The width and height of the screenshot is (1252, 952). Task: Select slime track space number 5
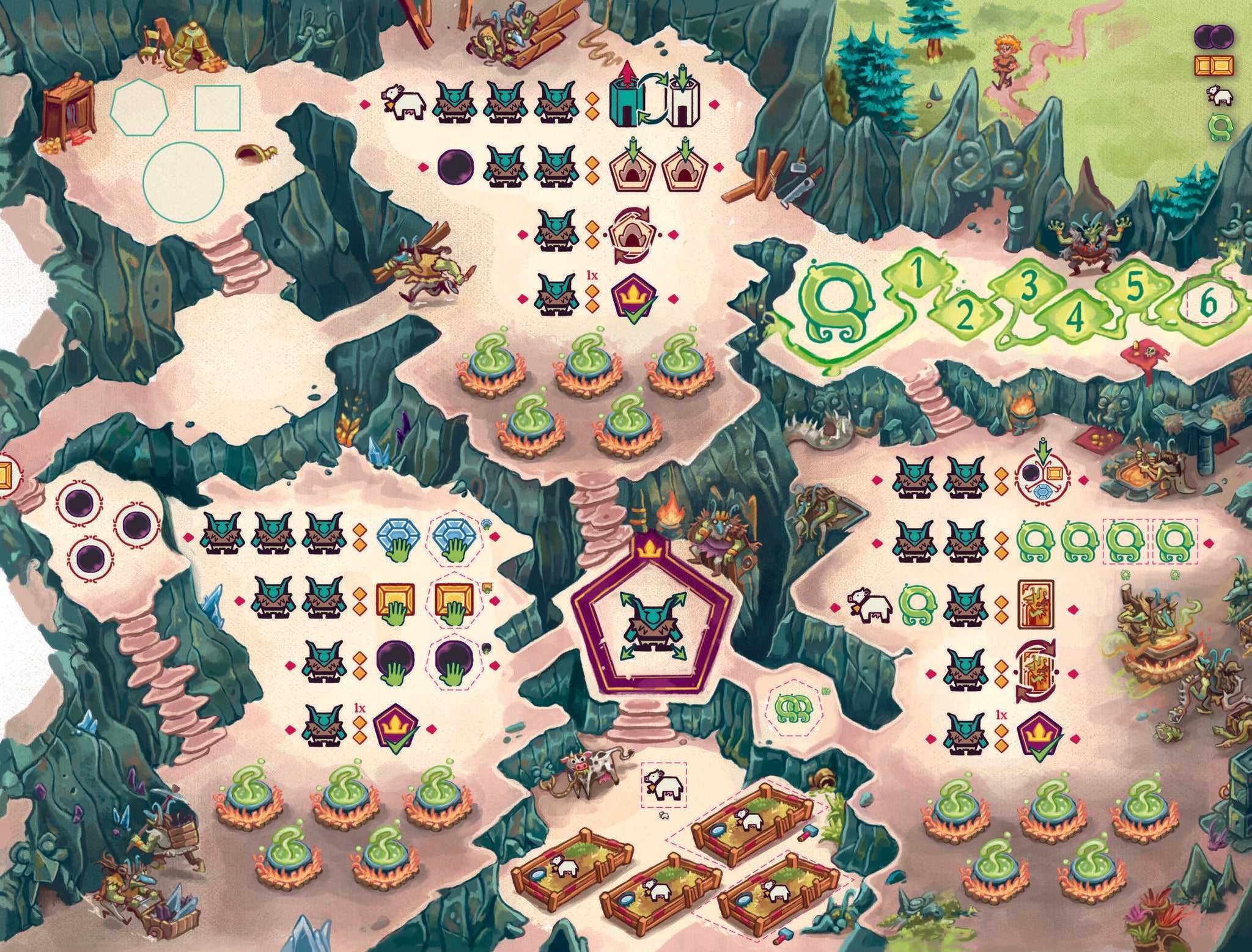pyautogui.click(x=1134, y=287)
